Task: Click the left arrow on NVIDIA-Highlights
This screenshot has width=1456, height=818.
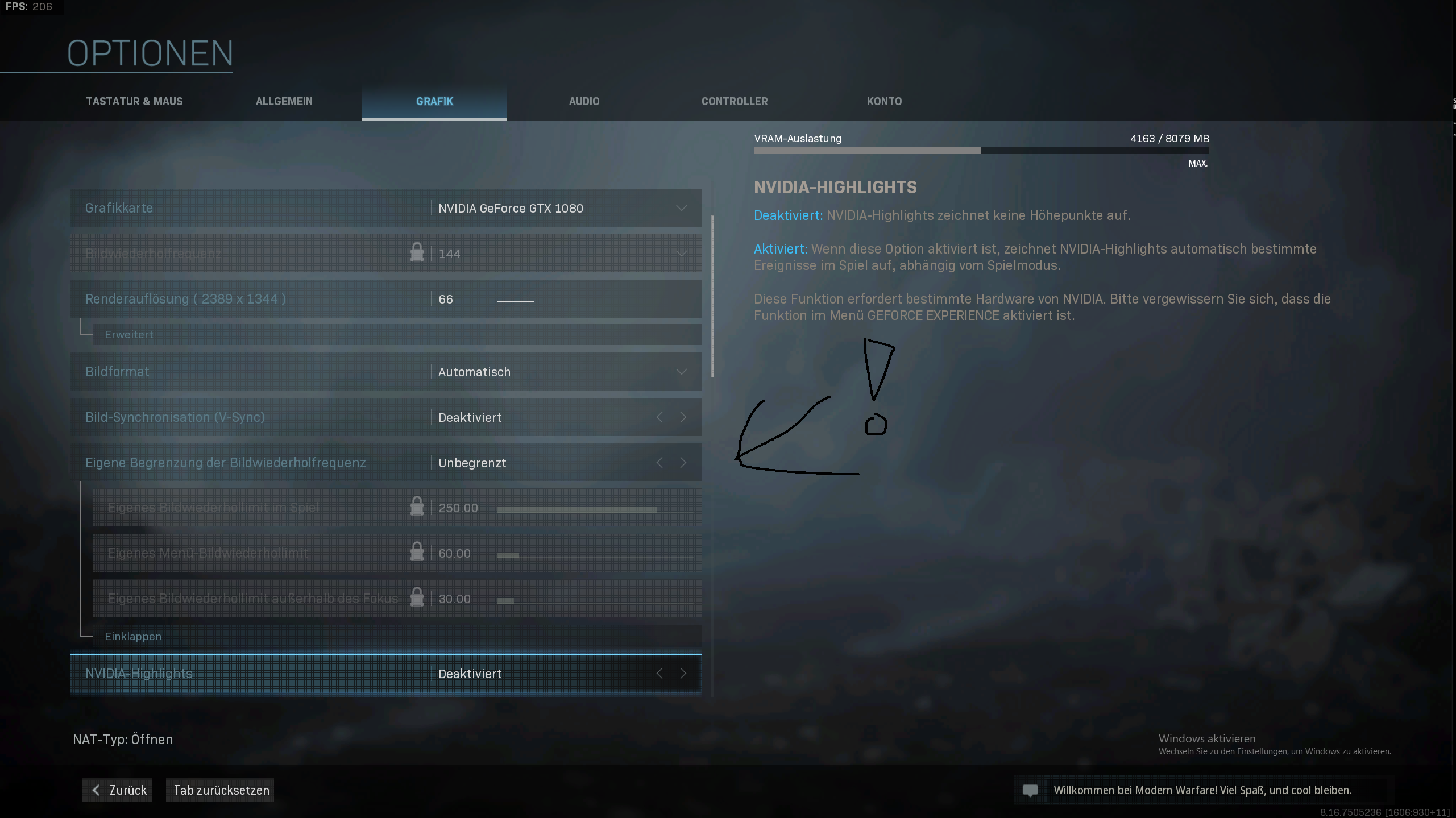Action: (x=659, y=673)
